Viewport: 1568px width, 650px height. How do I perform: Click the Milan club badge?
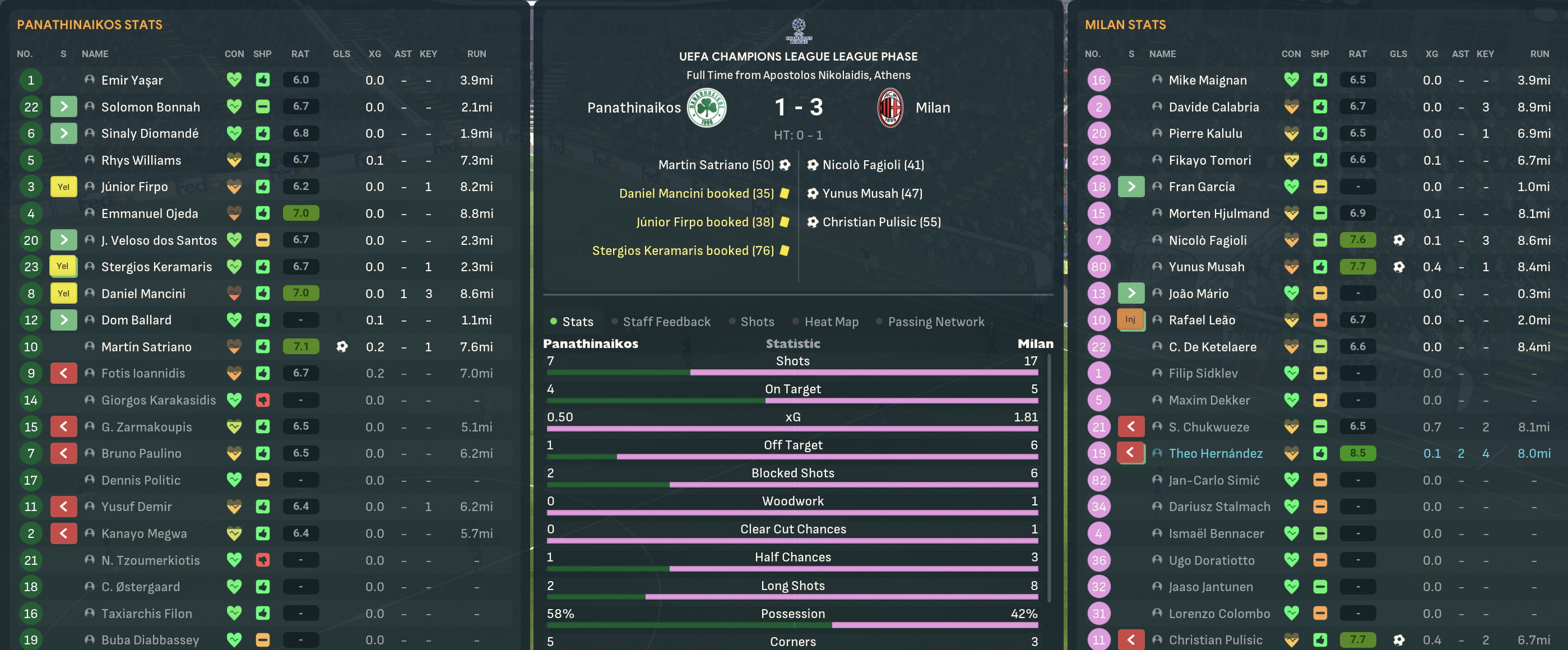[x=890, y=108]
